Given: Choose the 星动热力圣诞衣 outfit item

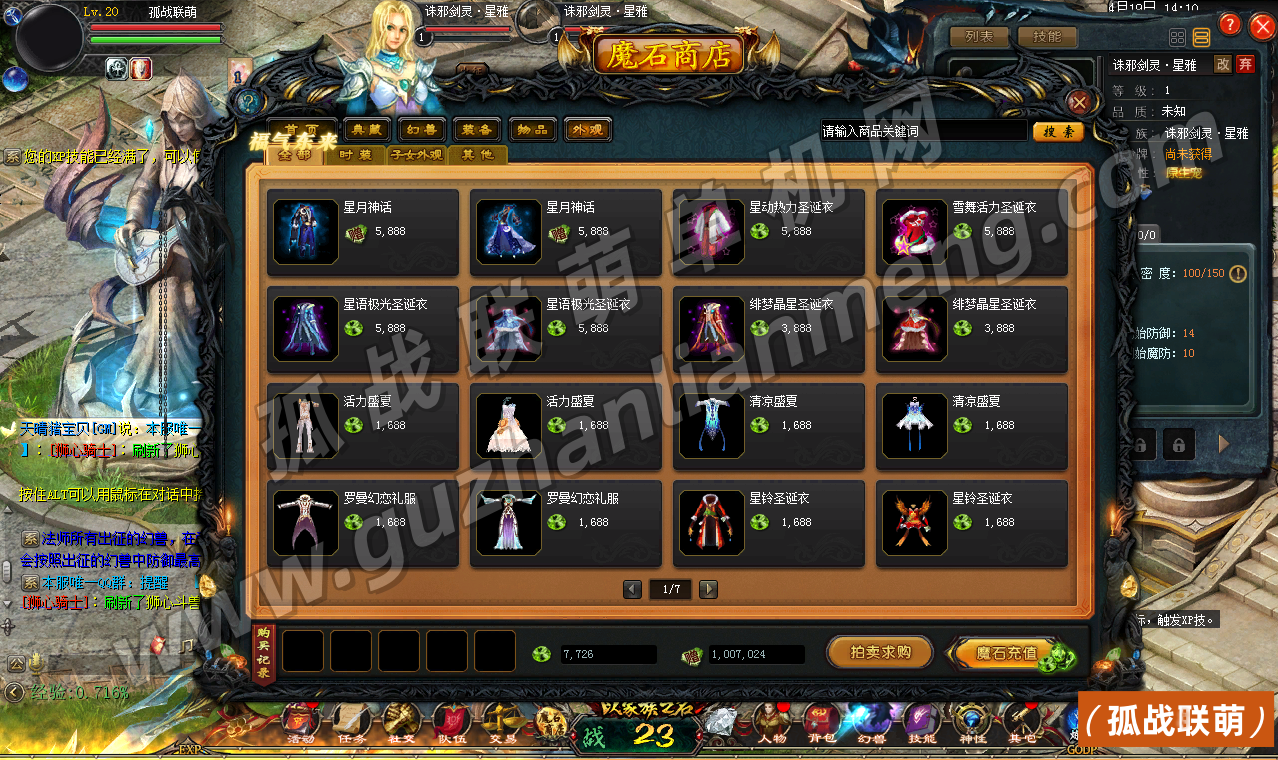Looking at the screenshot, I should point(767,230).
